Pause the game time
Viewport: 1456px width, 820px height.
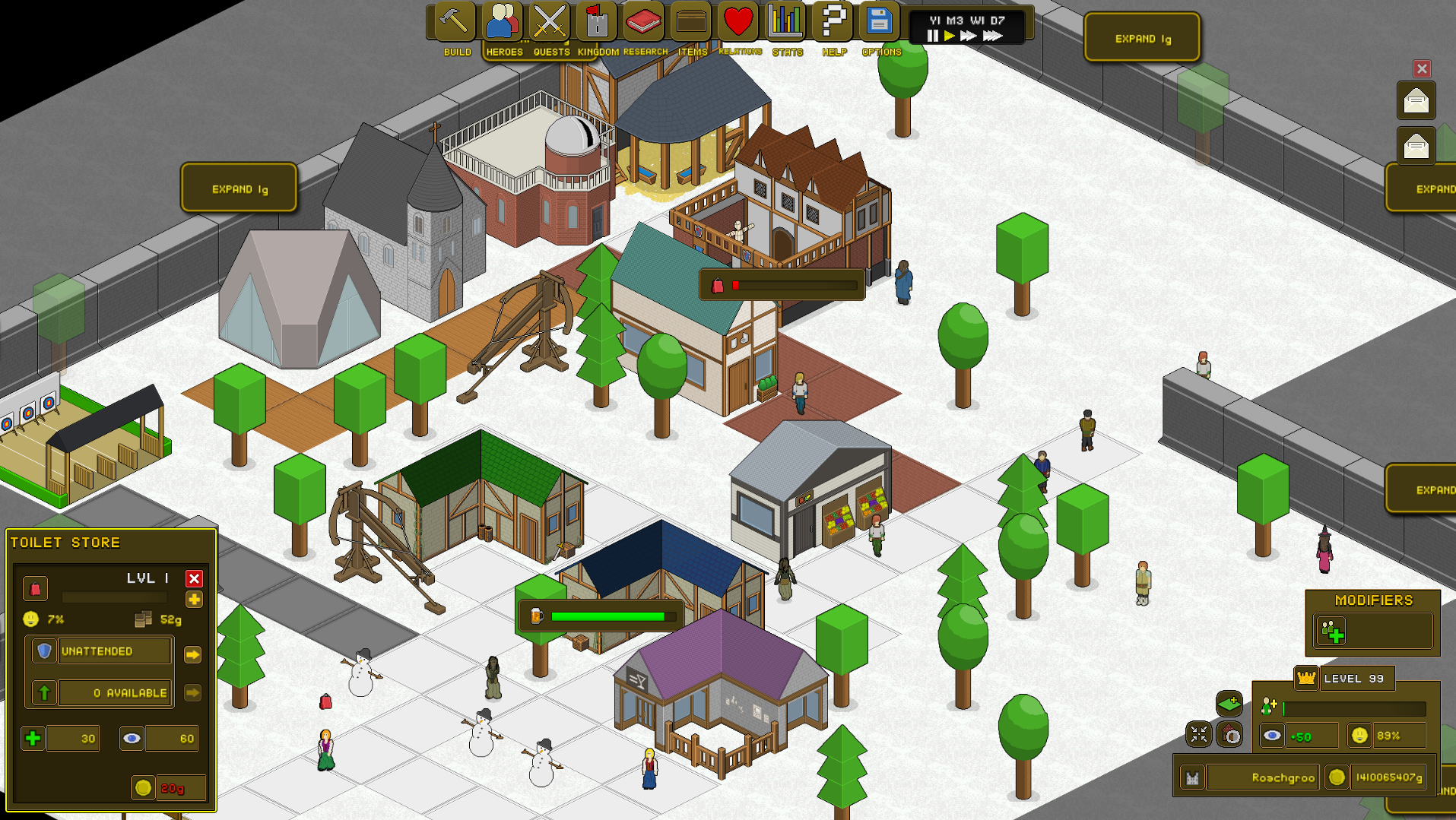tap(933, 36)
